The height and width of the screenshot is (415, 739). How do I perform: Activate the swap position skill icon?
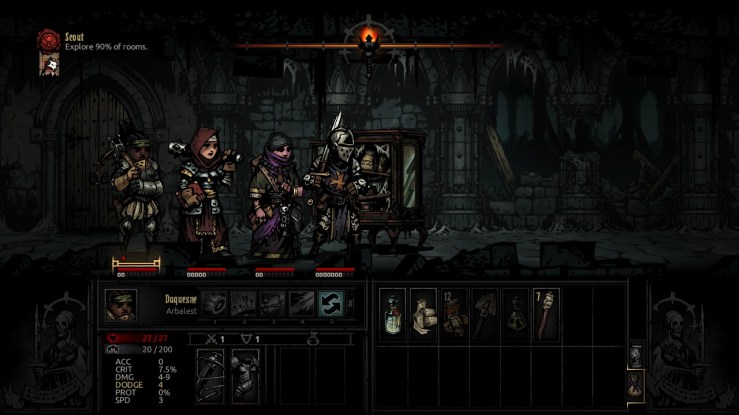pyautogui.click(x=330, y=303)
